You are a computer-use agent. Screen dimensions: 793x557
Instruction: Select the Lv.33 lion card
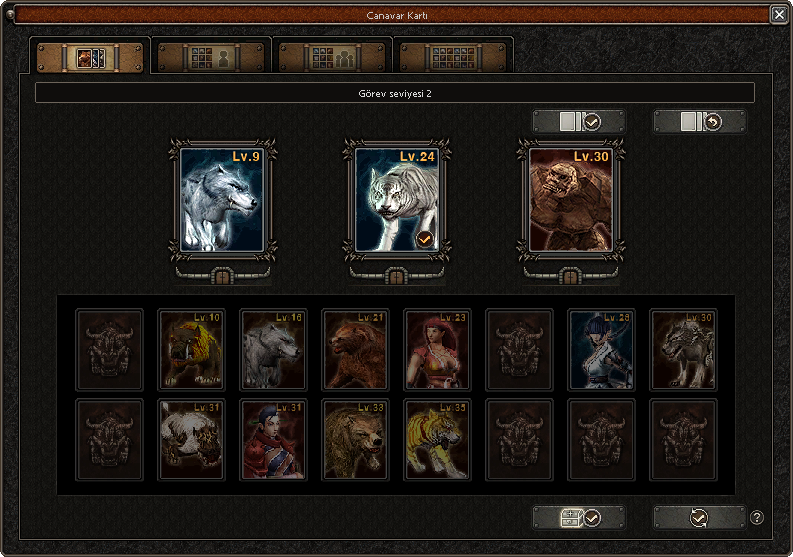coord(356,439)
